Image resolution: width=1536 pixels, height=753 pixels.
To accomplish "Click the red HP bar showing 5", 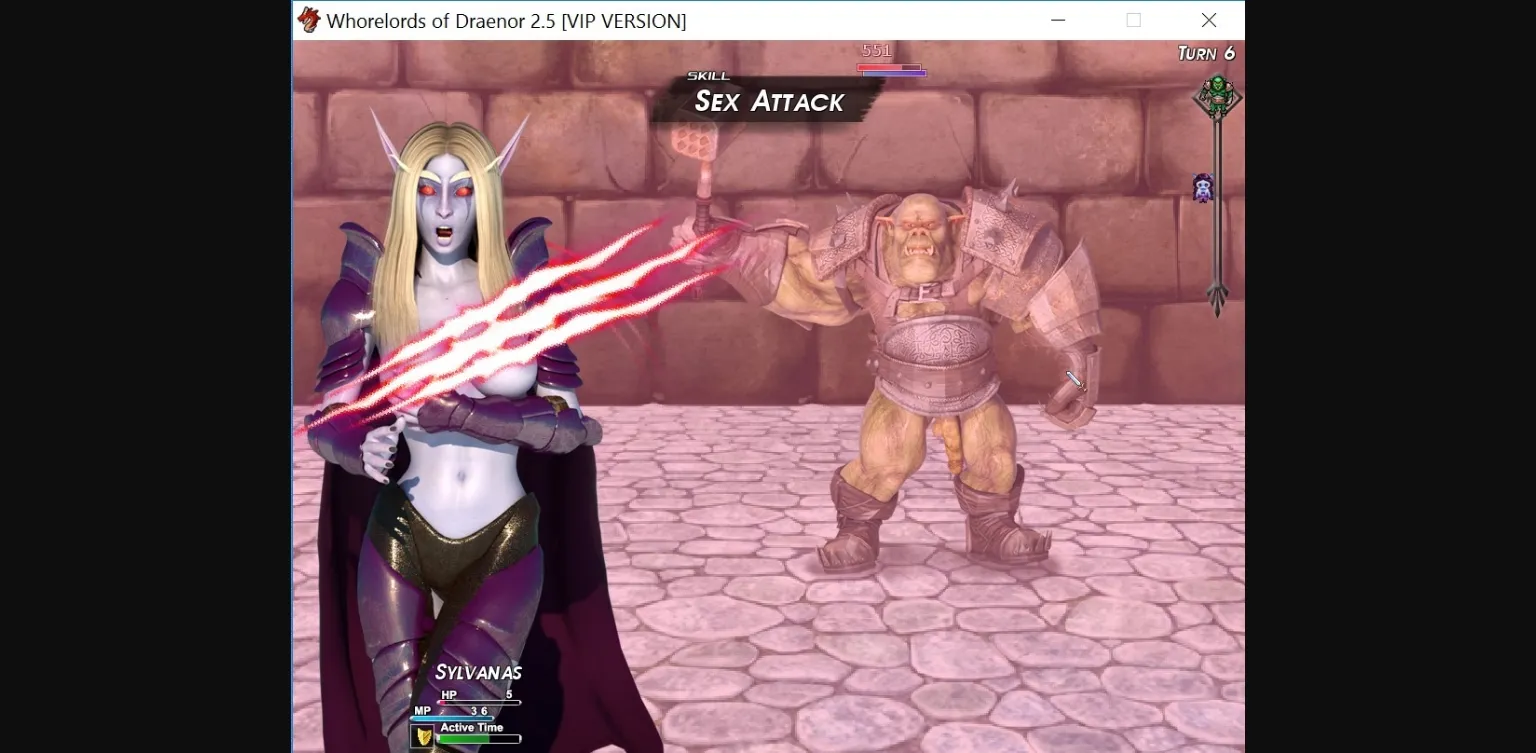I will pyautogui.click(x=480, y=701).
